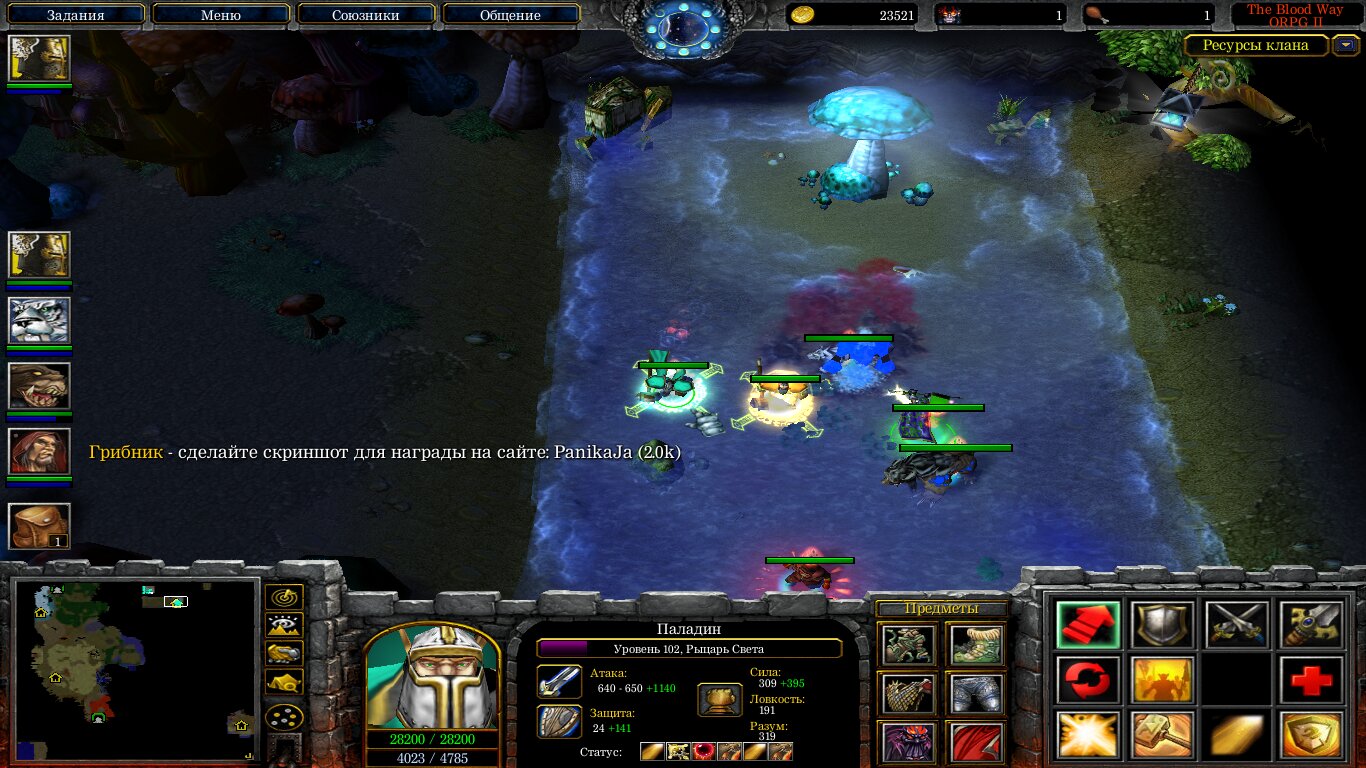Open the Меню game menu
This screenshot has height=768, width=1366.
tap(221, 15)
